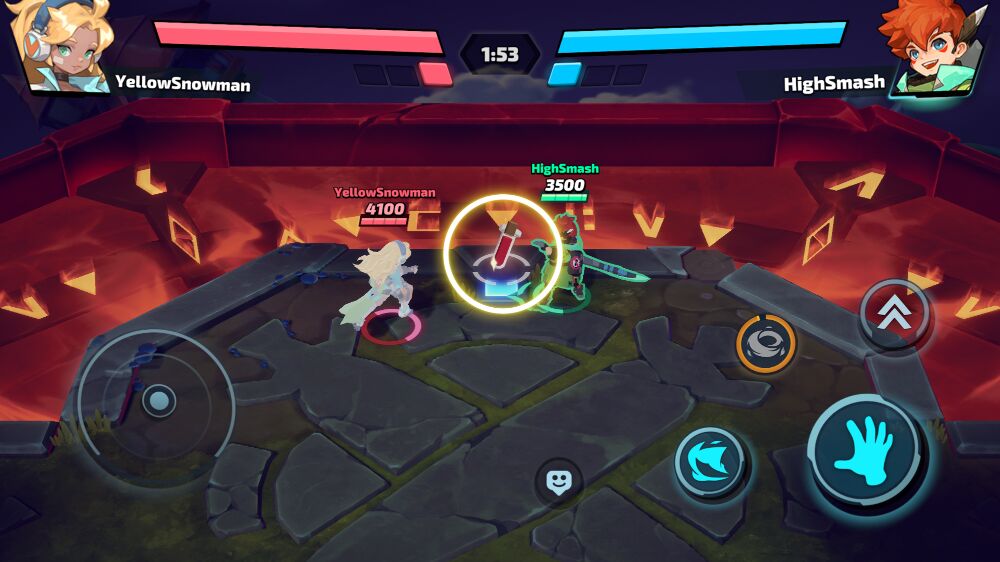The image size is (1000, 562).
Task: Select HighSmash's red-haired character portrait
Action: 935,48
